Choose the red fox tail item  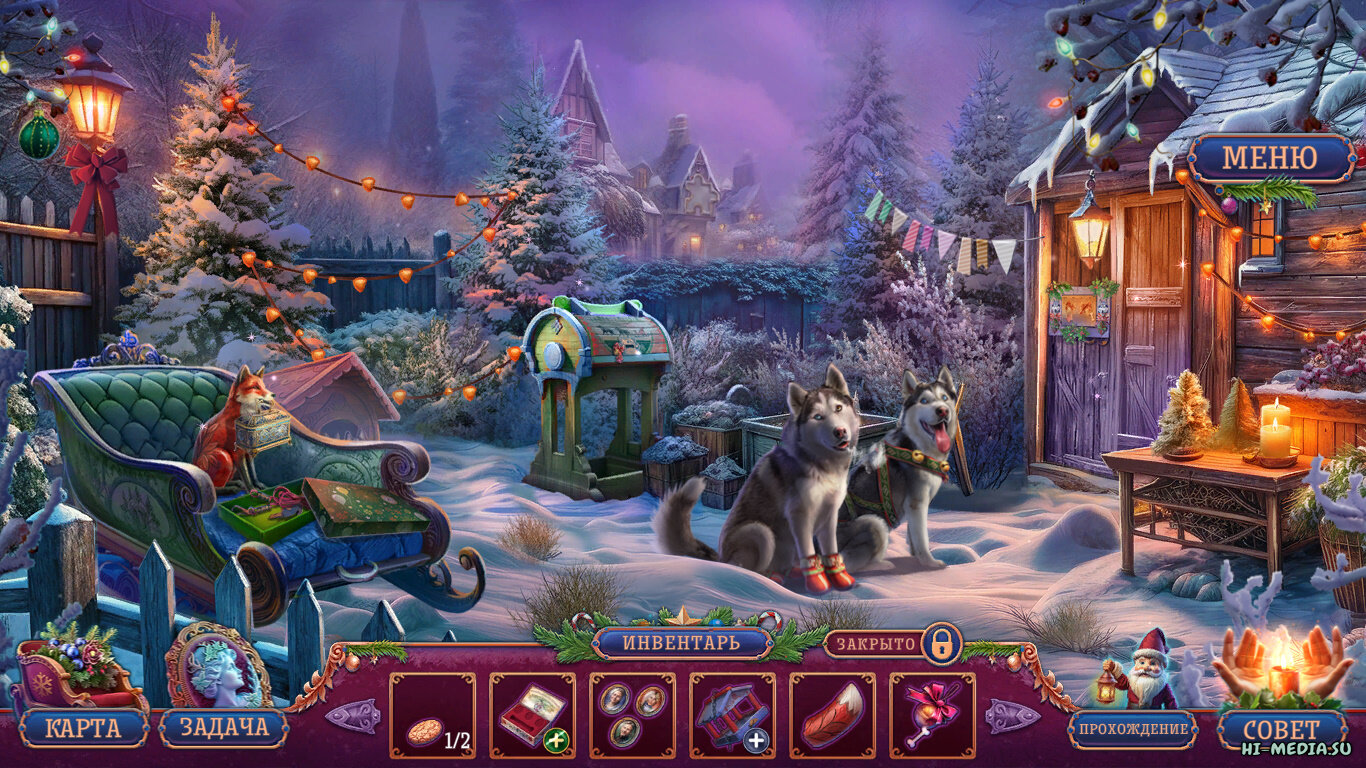tap(832, 715)
